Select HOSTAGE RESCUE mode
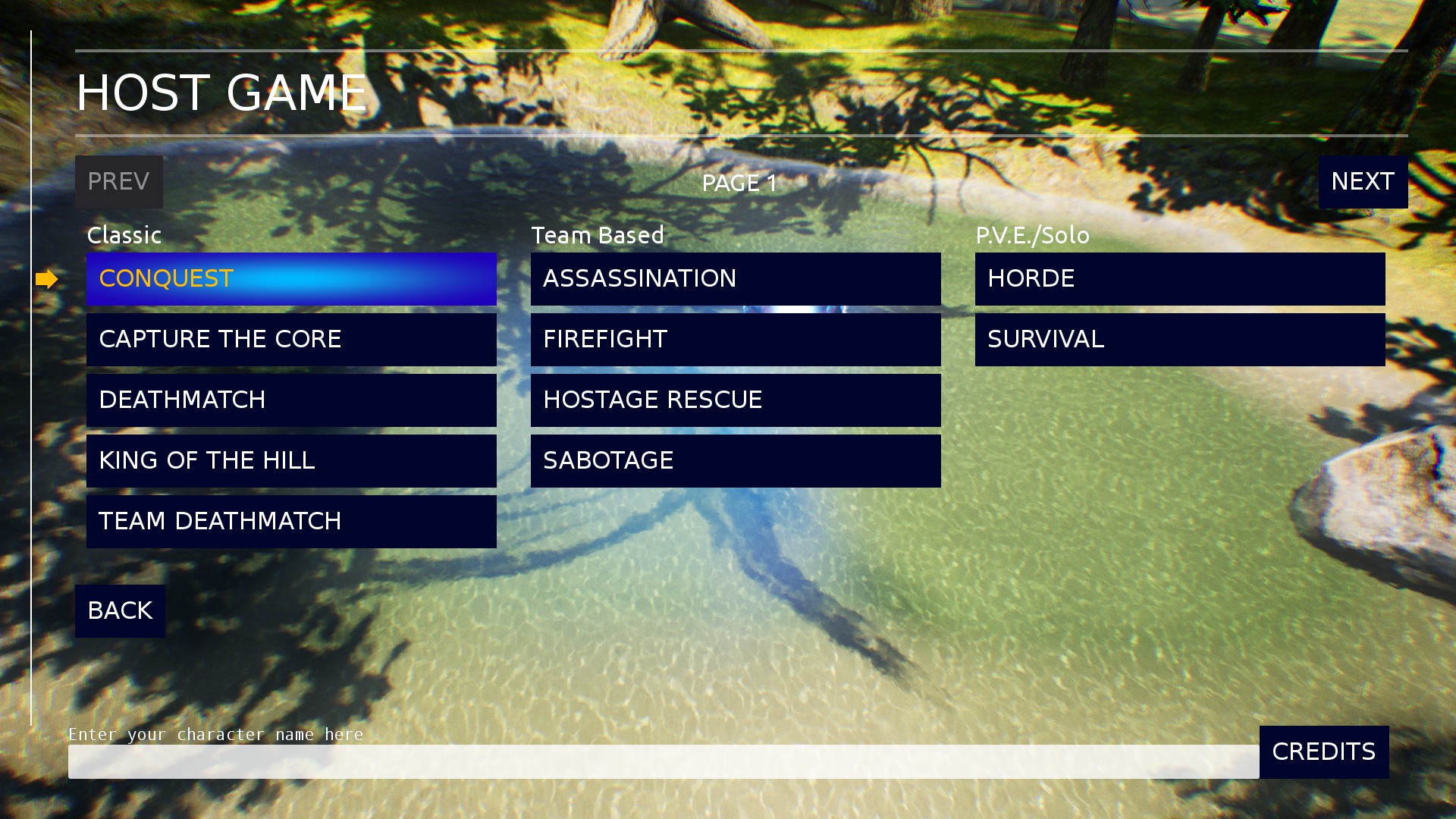 coord(735,400)
